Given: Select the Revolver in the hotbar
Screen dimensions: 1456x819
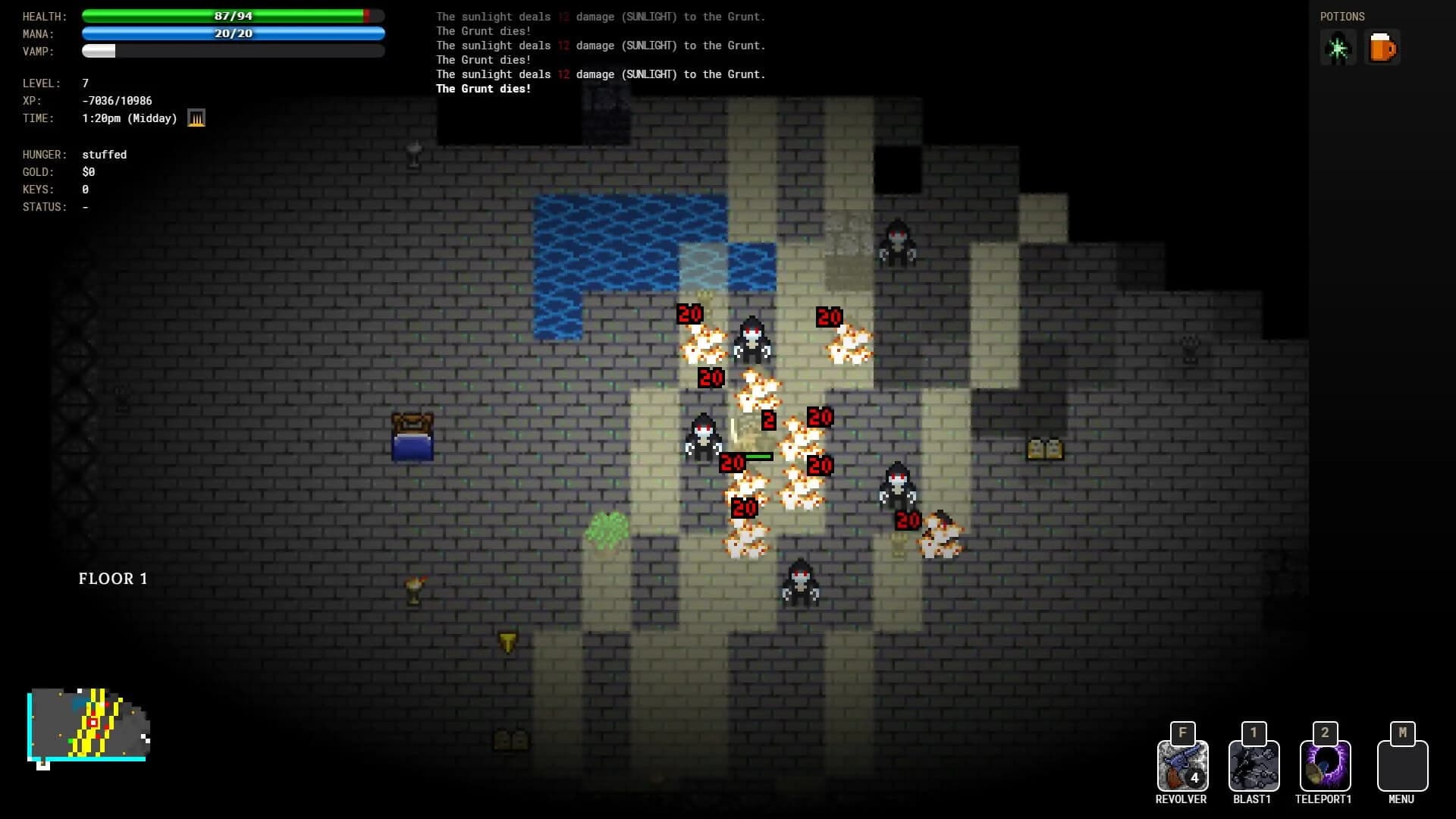Looking at the screenshot, I should click(1181, 764).
